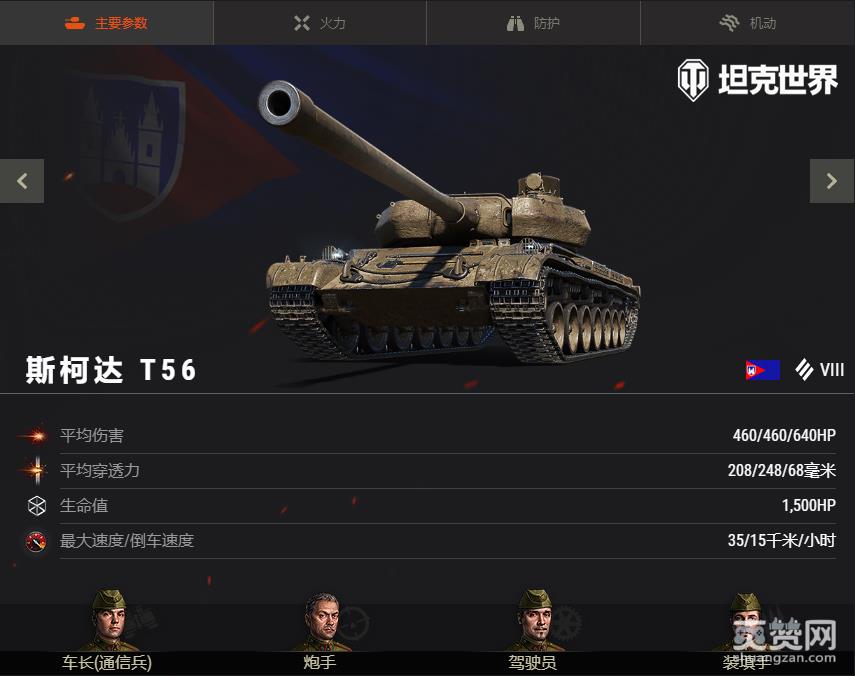Show the 机动 mobility tab
855x676 pixels.
point(747,23)
